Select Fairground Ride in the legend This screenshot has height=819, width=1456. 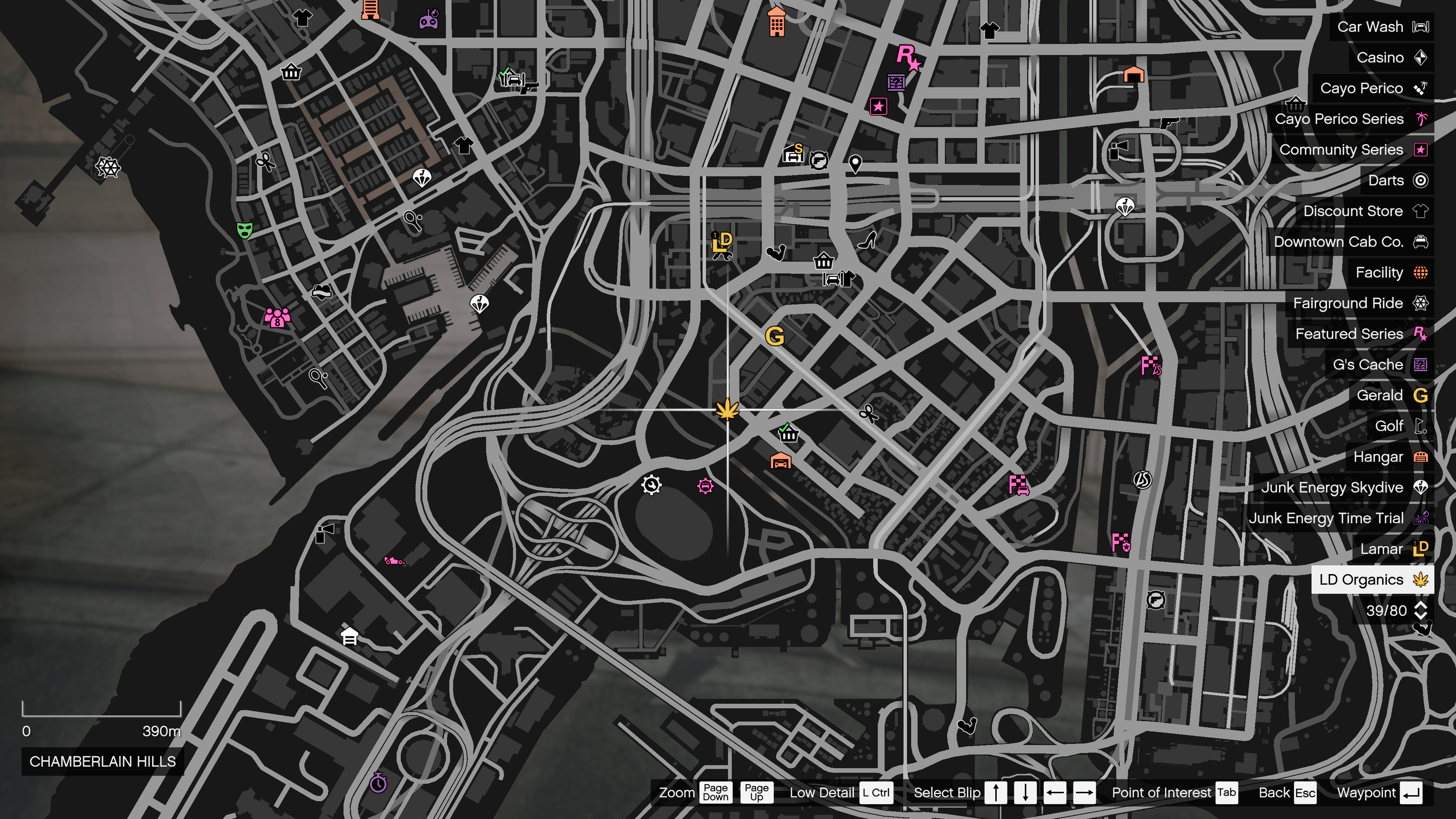pyautogui.click(x=1359, y=303)
